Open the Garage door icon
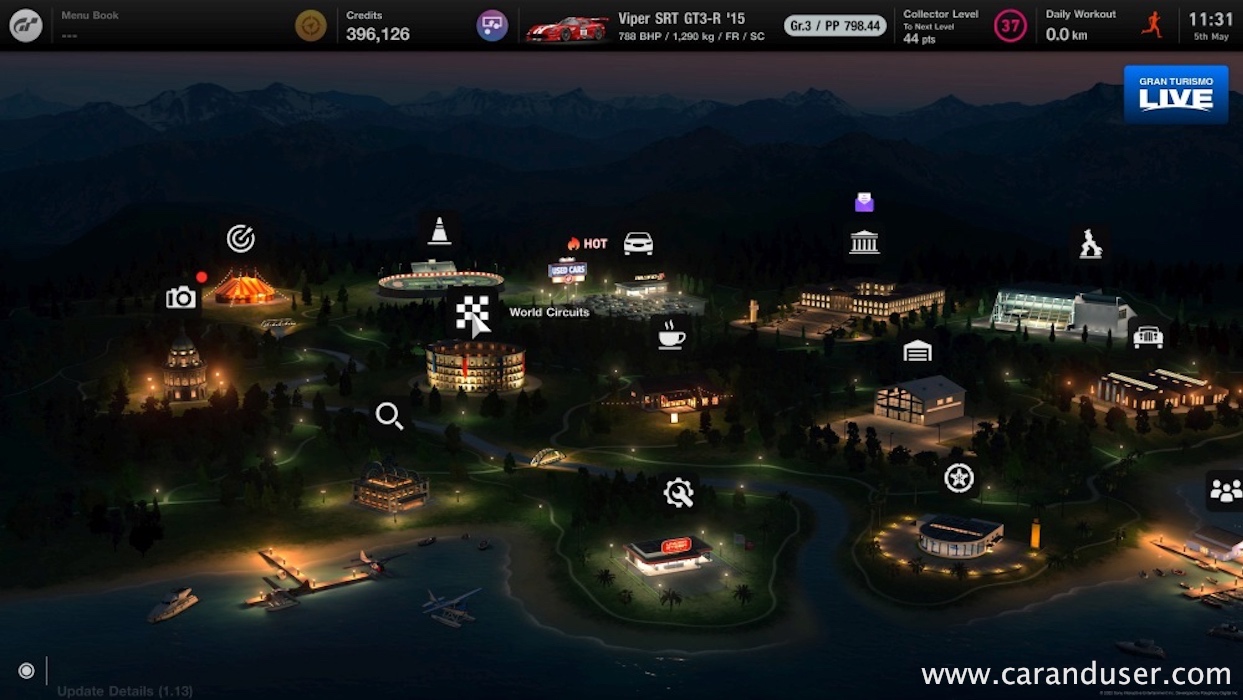The height and width of the screenshot is (700, 1243). 917,351
